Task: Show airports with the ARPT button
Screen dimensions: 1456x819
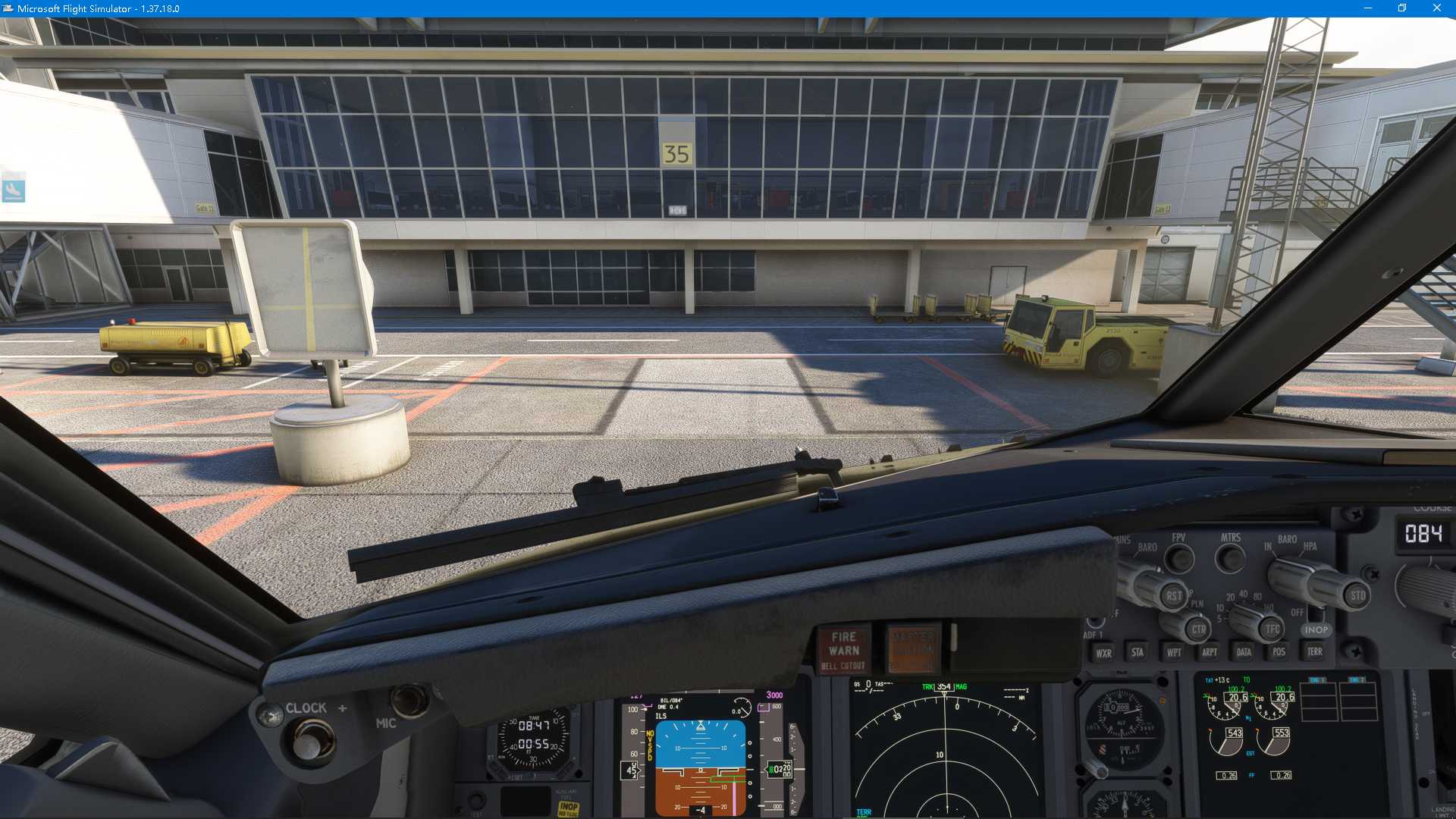Action: click(x=1210, y=652)
